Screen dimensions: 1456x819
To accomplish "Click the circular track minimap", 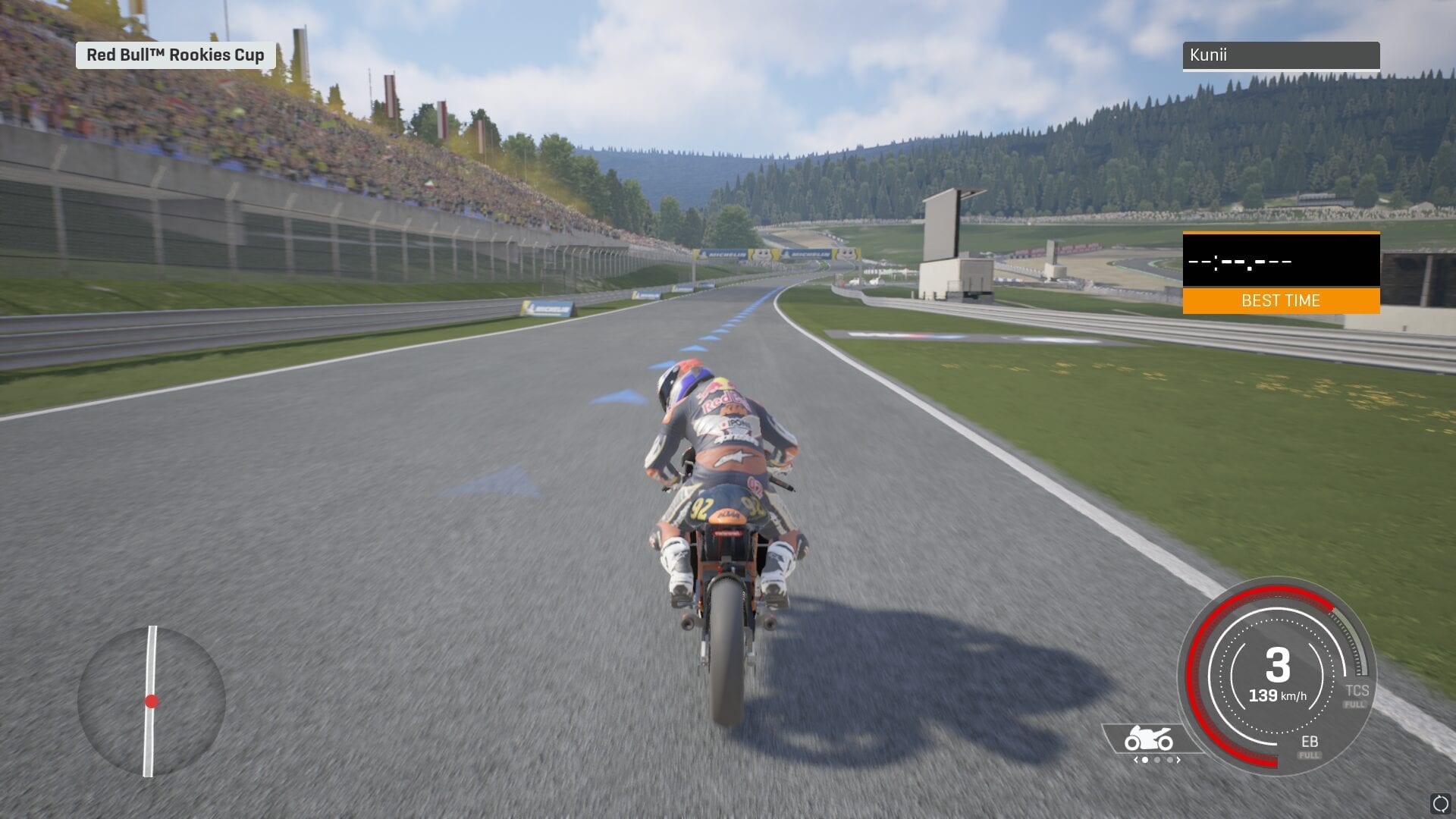I will 152,701.
